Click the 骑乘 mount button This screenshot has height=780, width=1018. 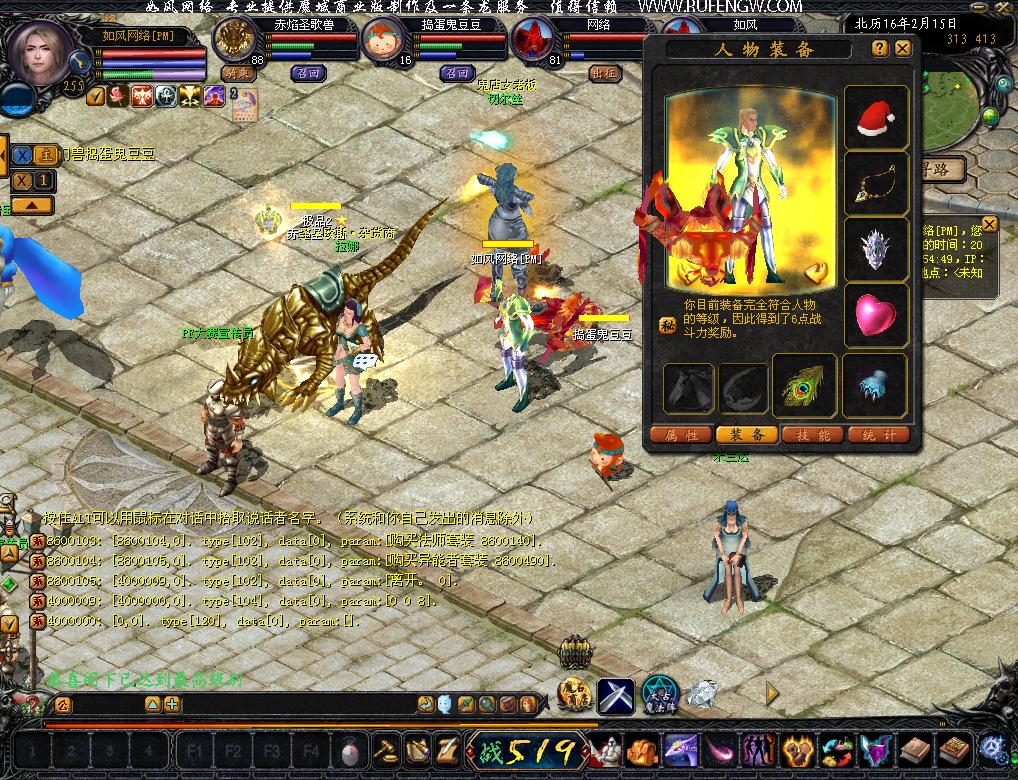(239, 73)
